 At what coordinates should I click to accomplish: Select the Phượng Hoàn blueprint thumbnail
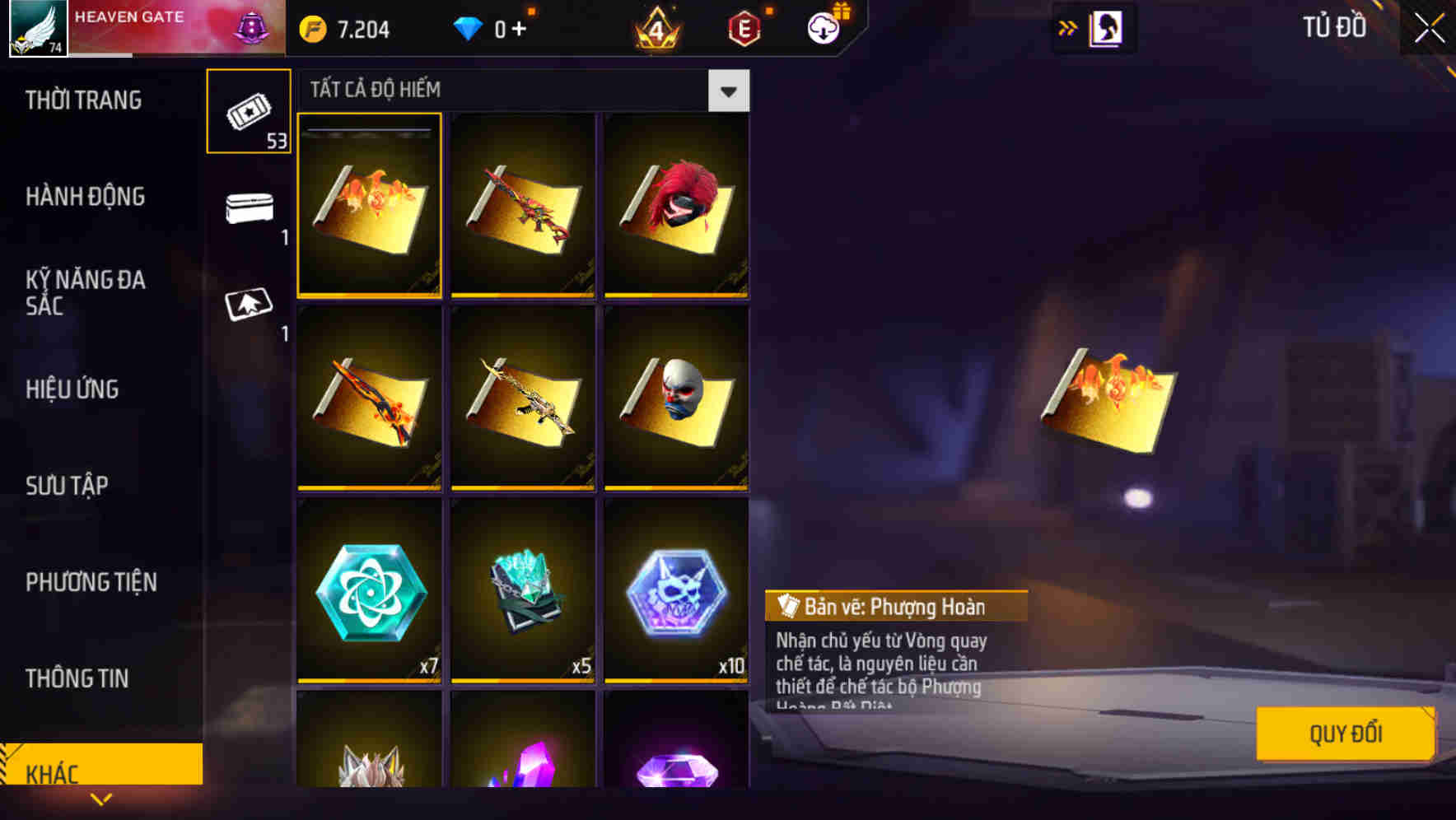(369, 207)
